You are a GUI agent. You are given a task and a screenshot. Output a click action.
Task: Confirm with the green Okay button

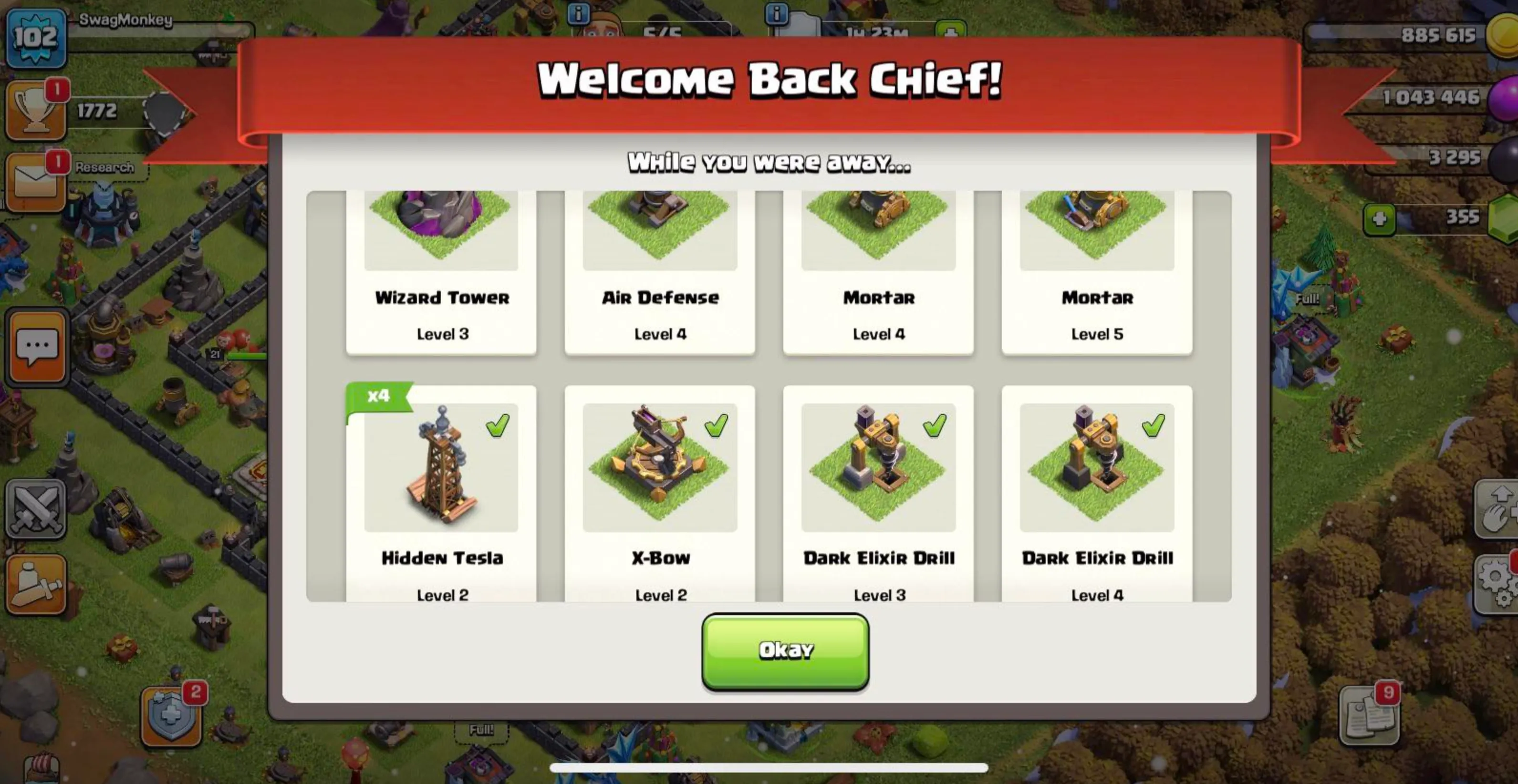785,651
